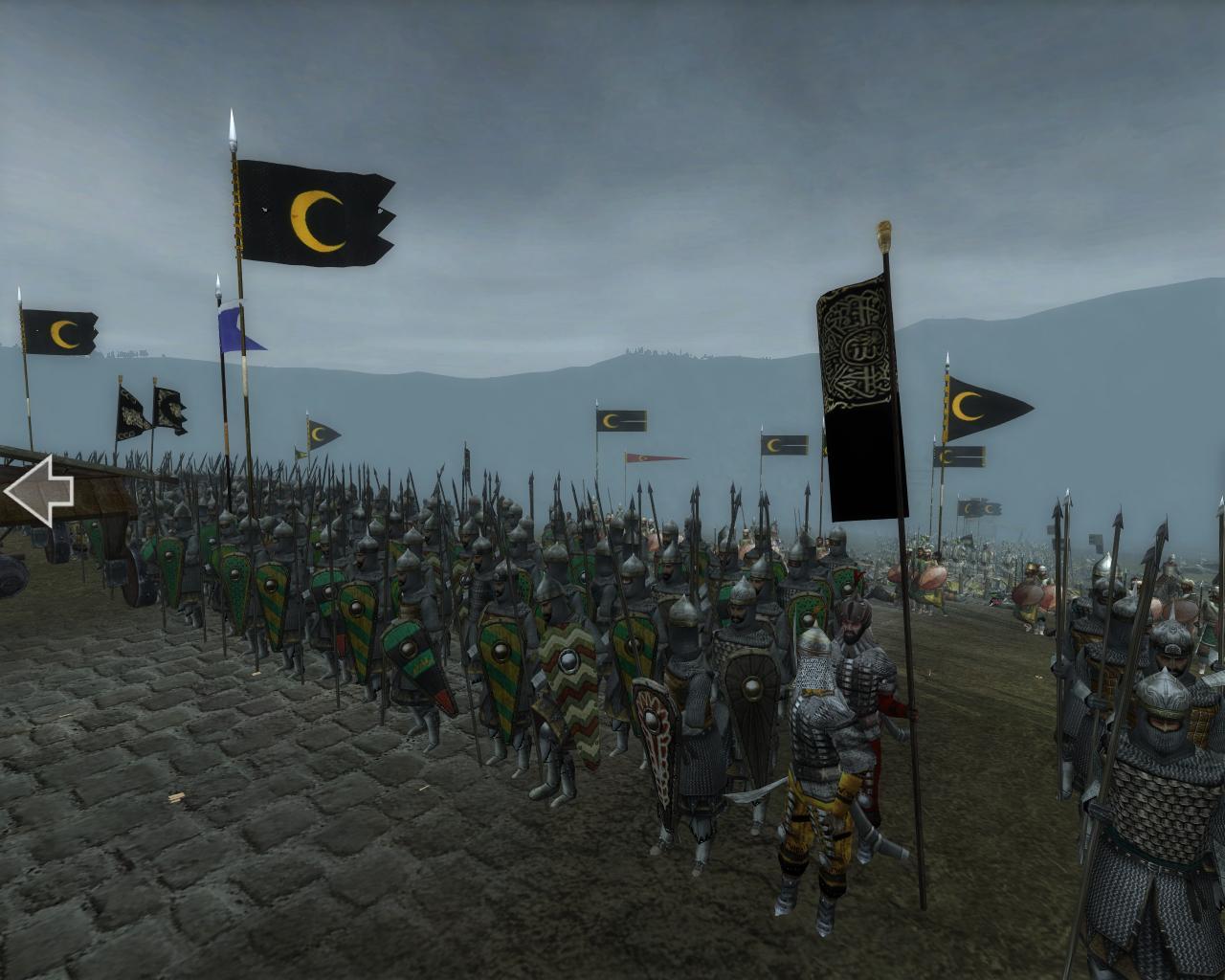The image size is (1225, 980).
Task: Click the left-pointing arrow button
Action: click(38, 491)
